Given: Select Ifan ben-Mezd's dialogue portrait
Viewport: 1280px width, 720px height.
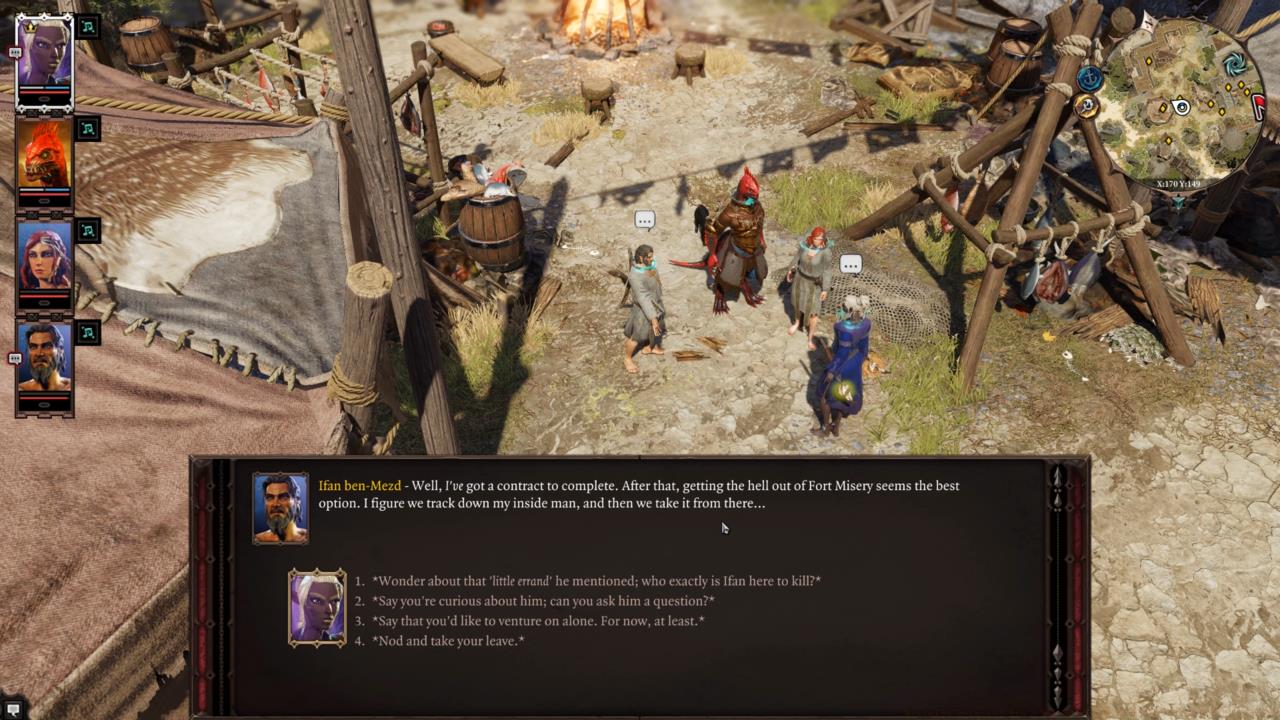Looking at the screenshot, I should click(x=280, y=507).
